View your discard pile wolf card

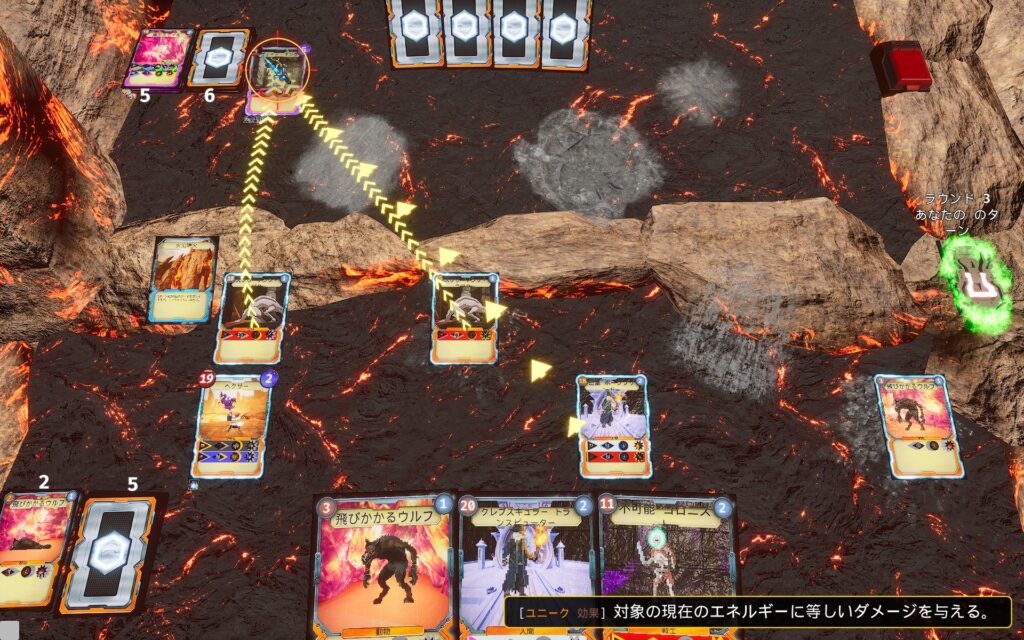(x=38, y=545)
